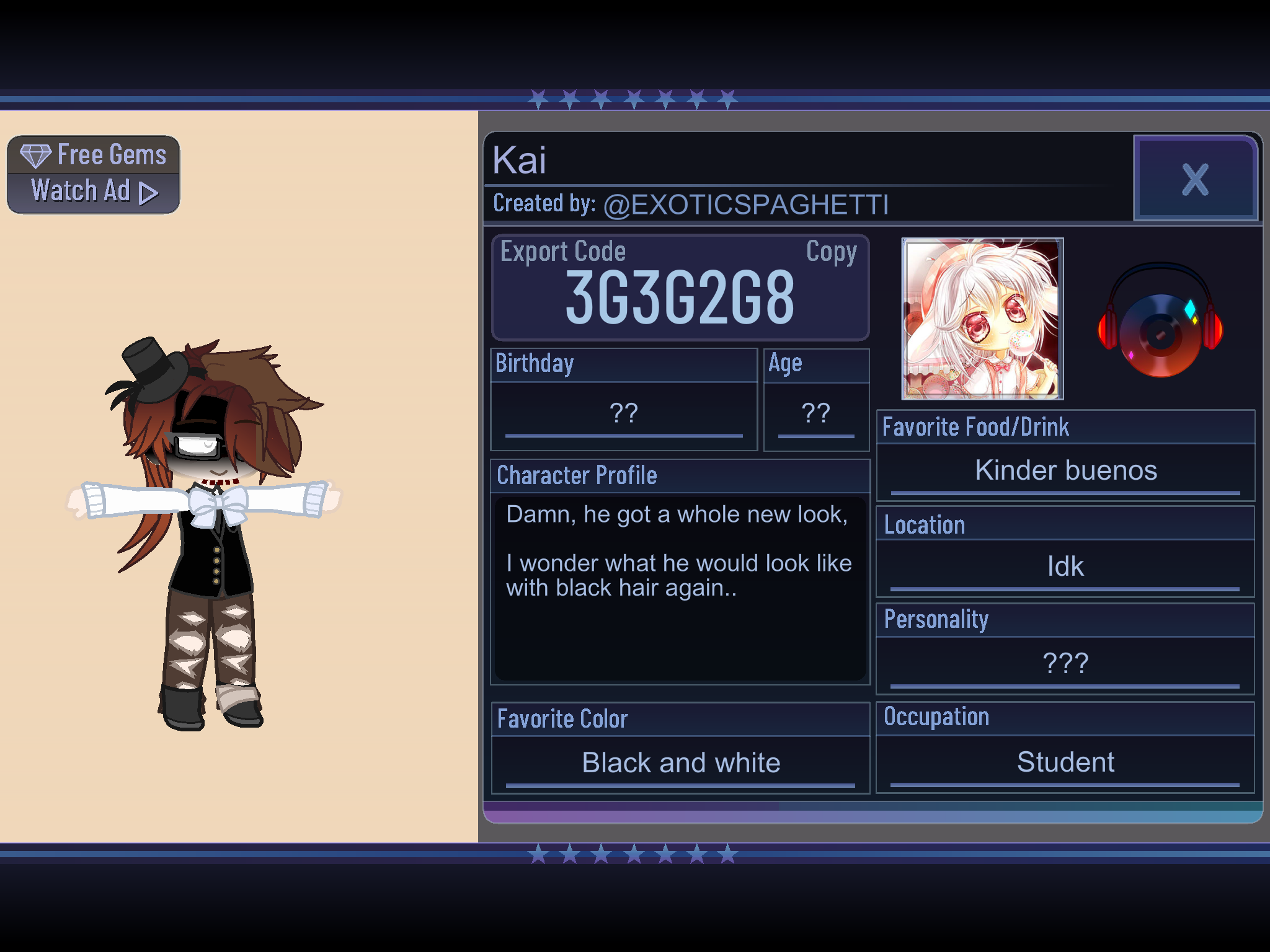
Task: Edit the Location field
Action: (x=1065, y=566)
